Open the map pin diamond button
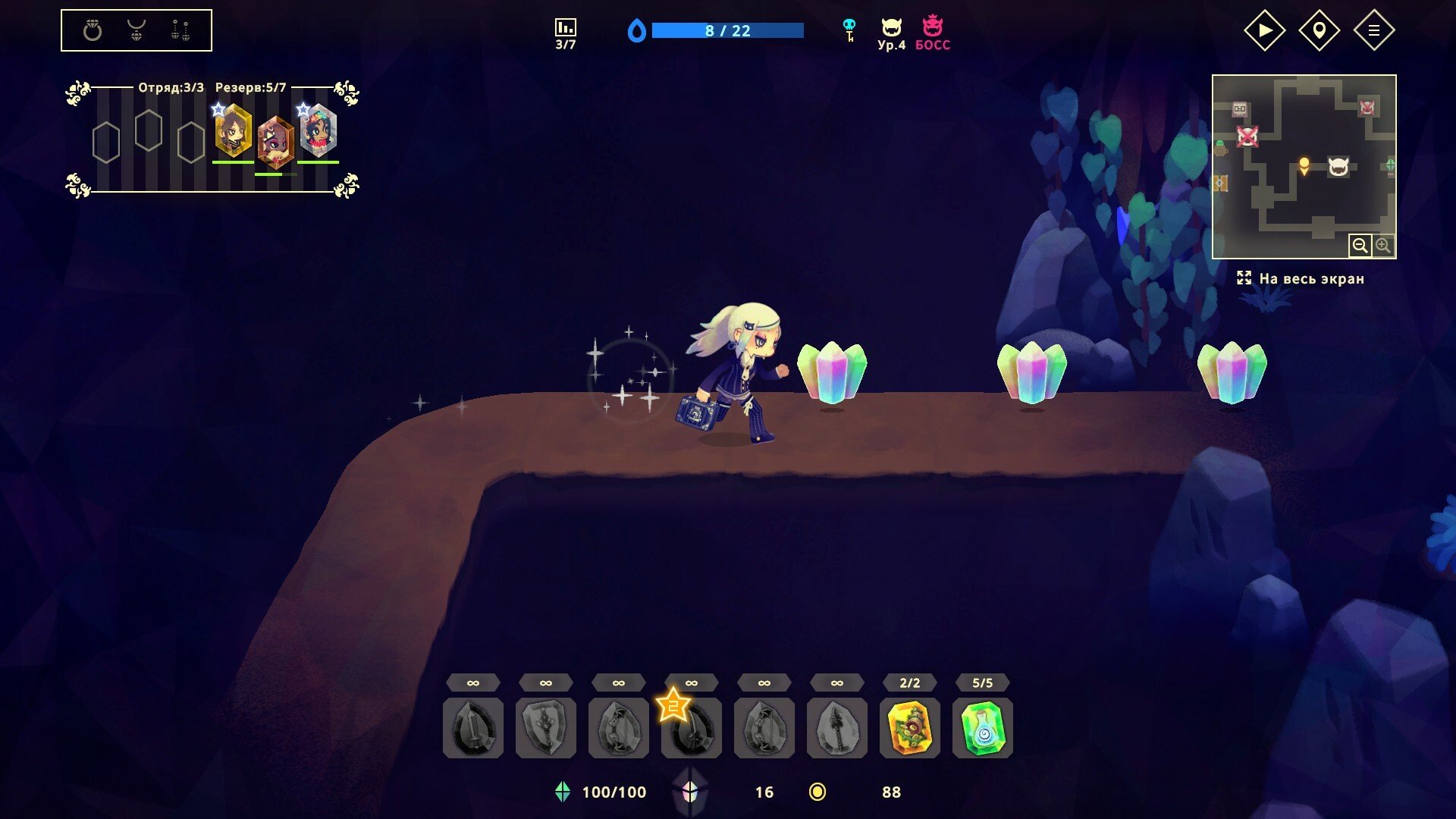This screenshot has width=1456, height=819. pos(1319,30)
